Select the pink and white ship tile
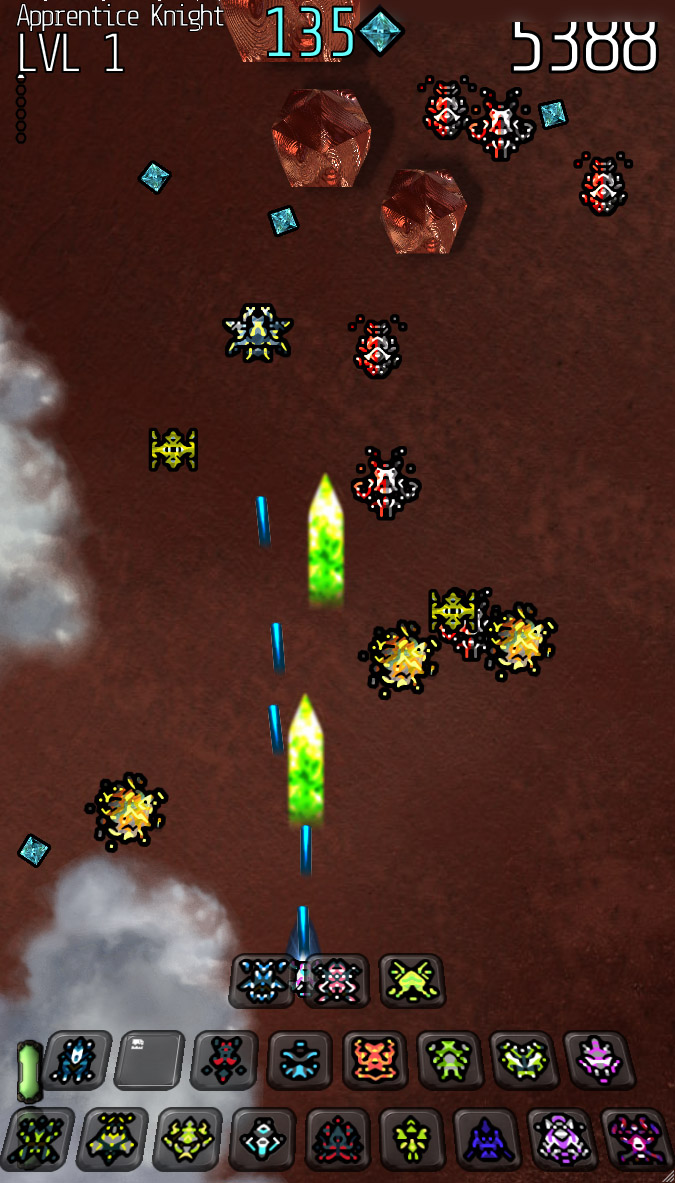 click(337, 981)
